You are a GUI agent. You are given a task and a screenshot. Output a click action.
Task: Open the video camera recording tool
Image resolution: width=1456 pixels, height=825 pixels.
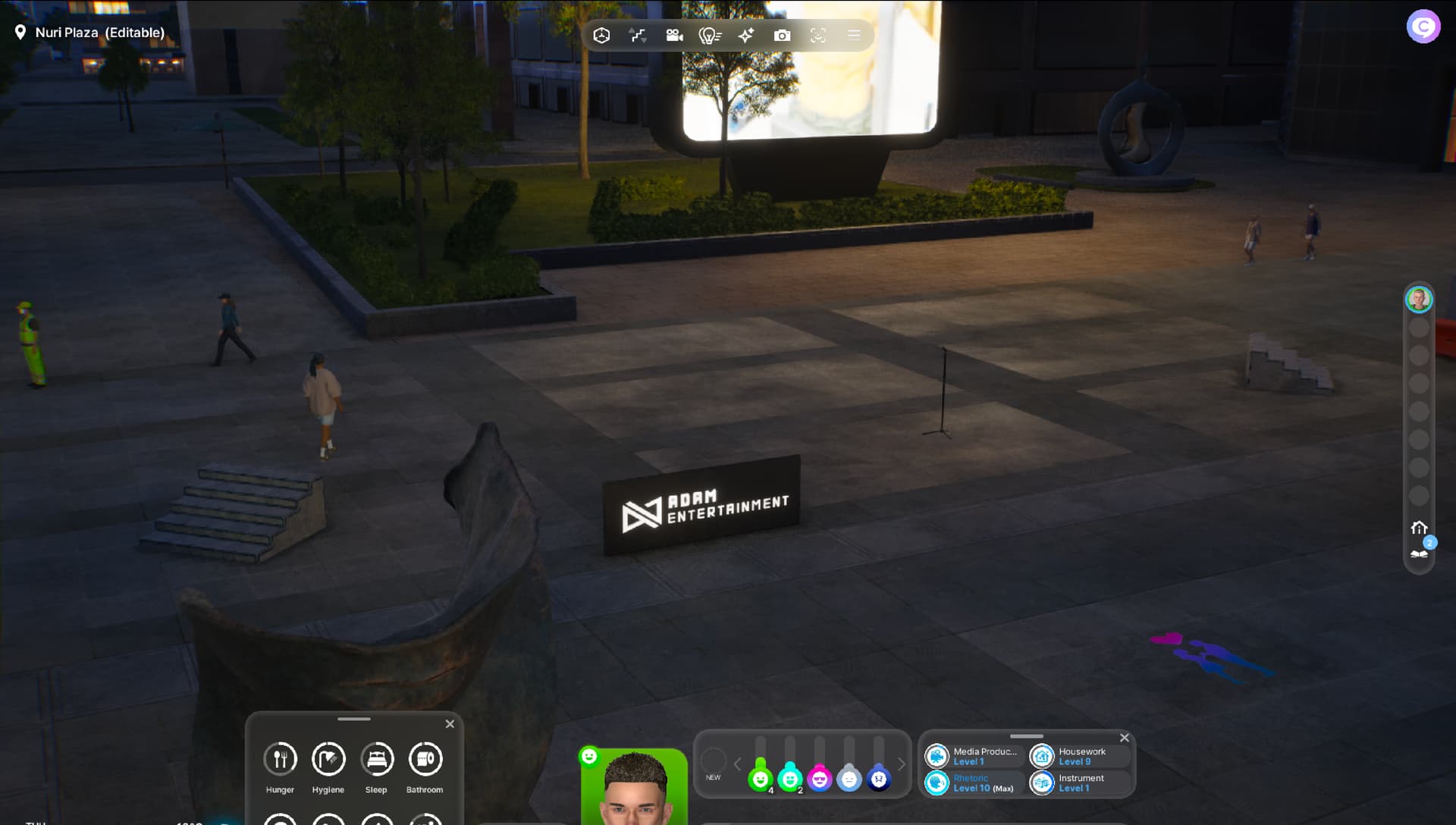click(x=674, y=36)
